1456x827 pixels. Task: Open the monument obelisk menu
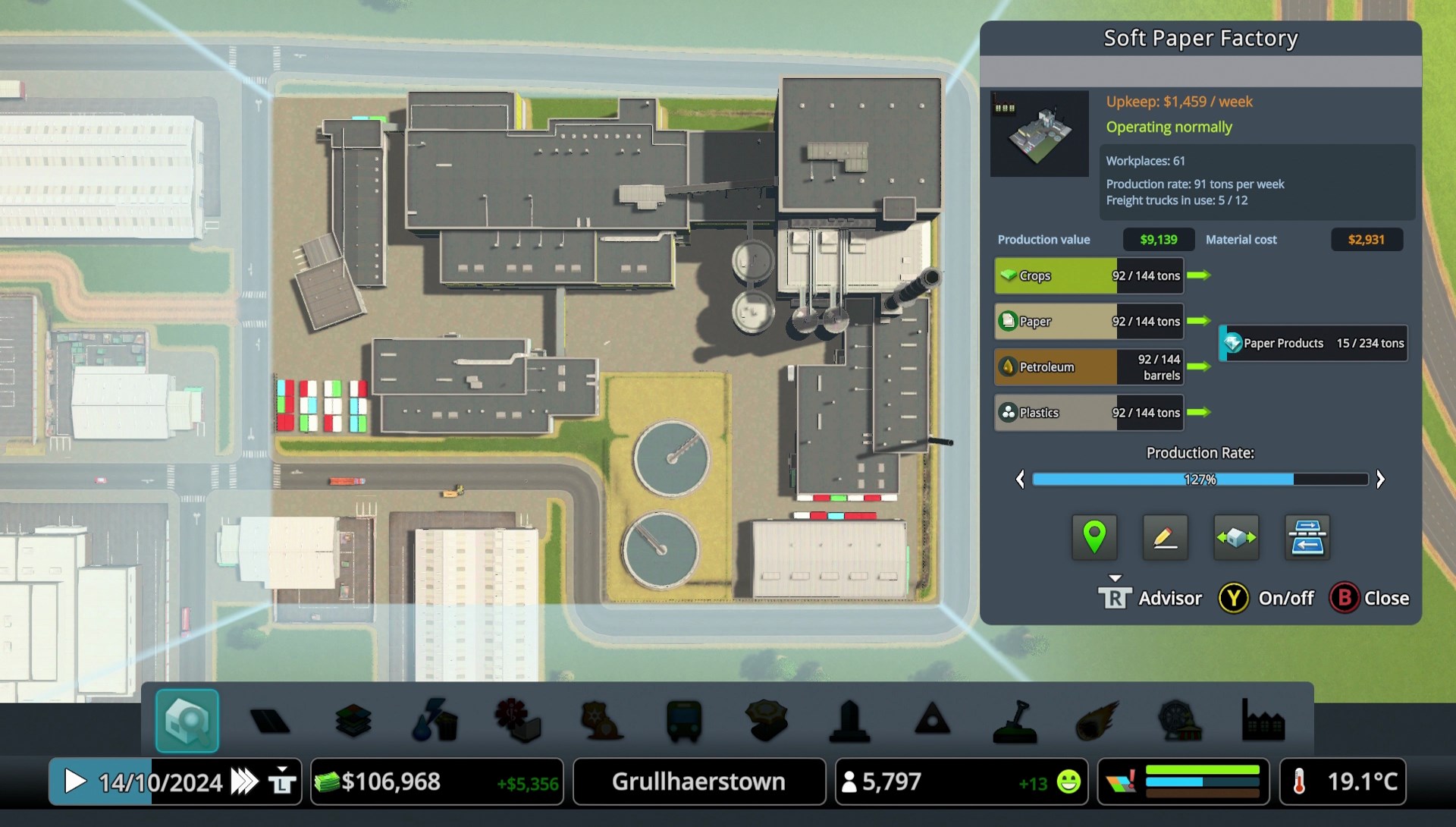click(x=849, y=720)
